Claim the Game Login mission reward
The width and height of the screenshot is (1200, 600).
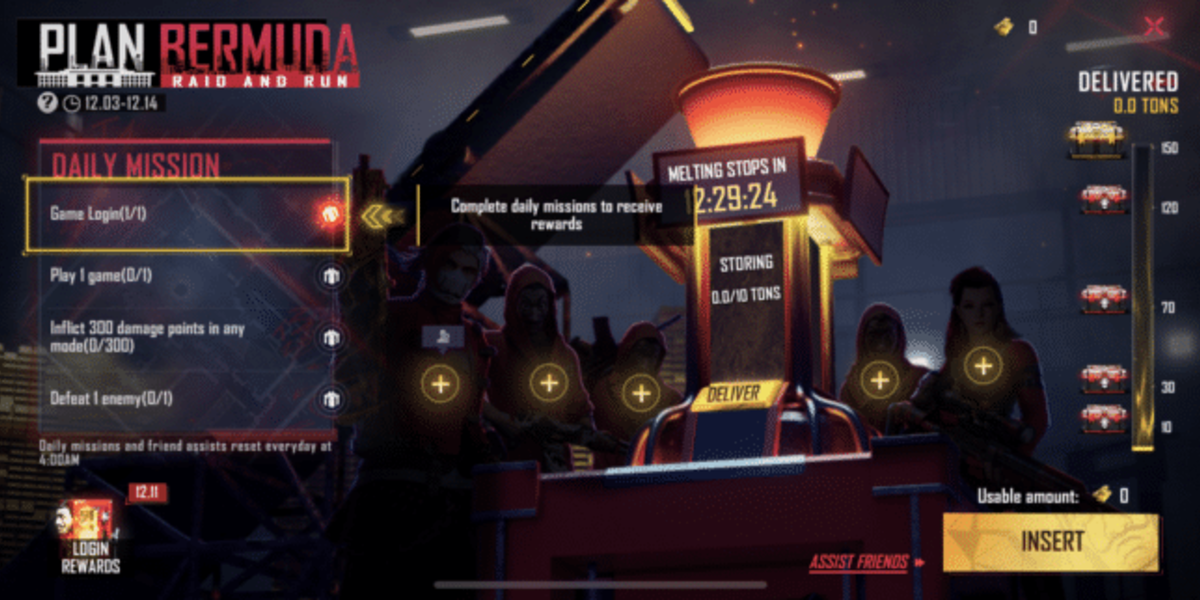329,213
